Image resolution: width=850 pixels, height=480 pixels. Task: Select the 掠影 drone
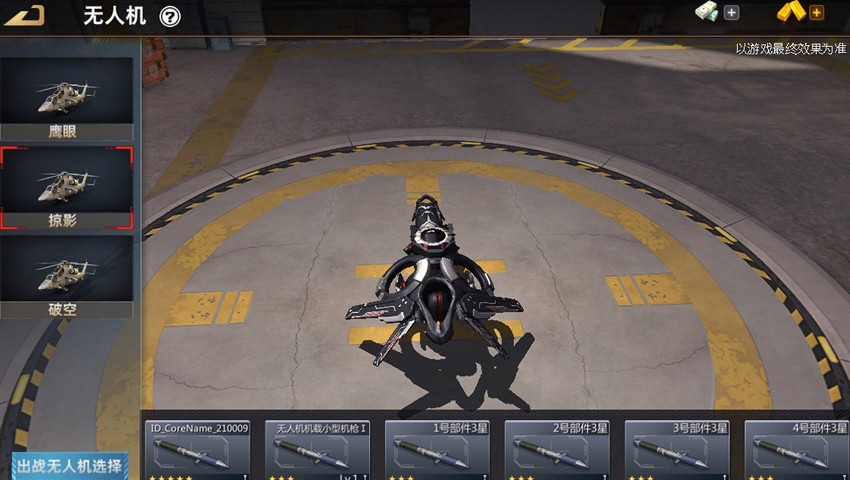(x=66, y=187)
